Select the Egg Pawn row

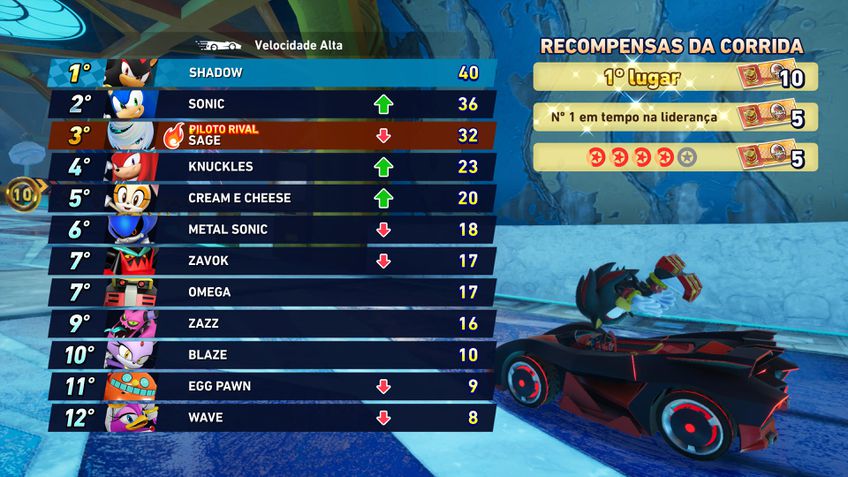[273, 386]
